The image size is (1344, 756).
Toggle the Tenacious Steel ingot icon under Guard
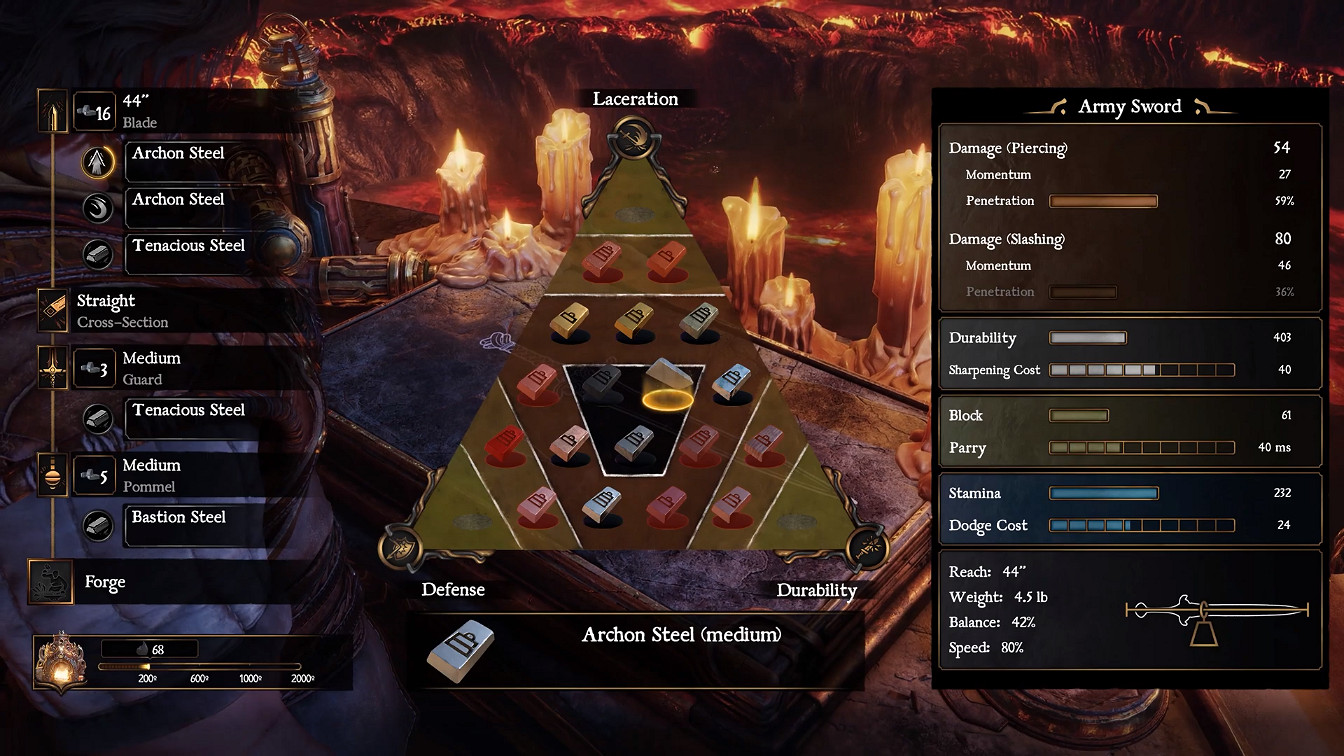(x=96, y=419)
